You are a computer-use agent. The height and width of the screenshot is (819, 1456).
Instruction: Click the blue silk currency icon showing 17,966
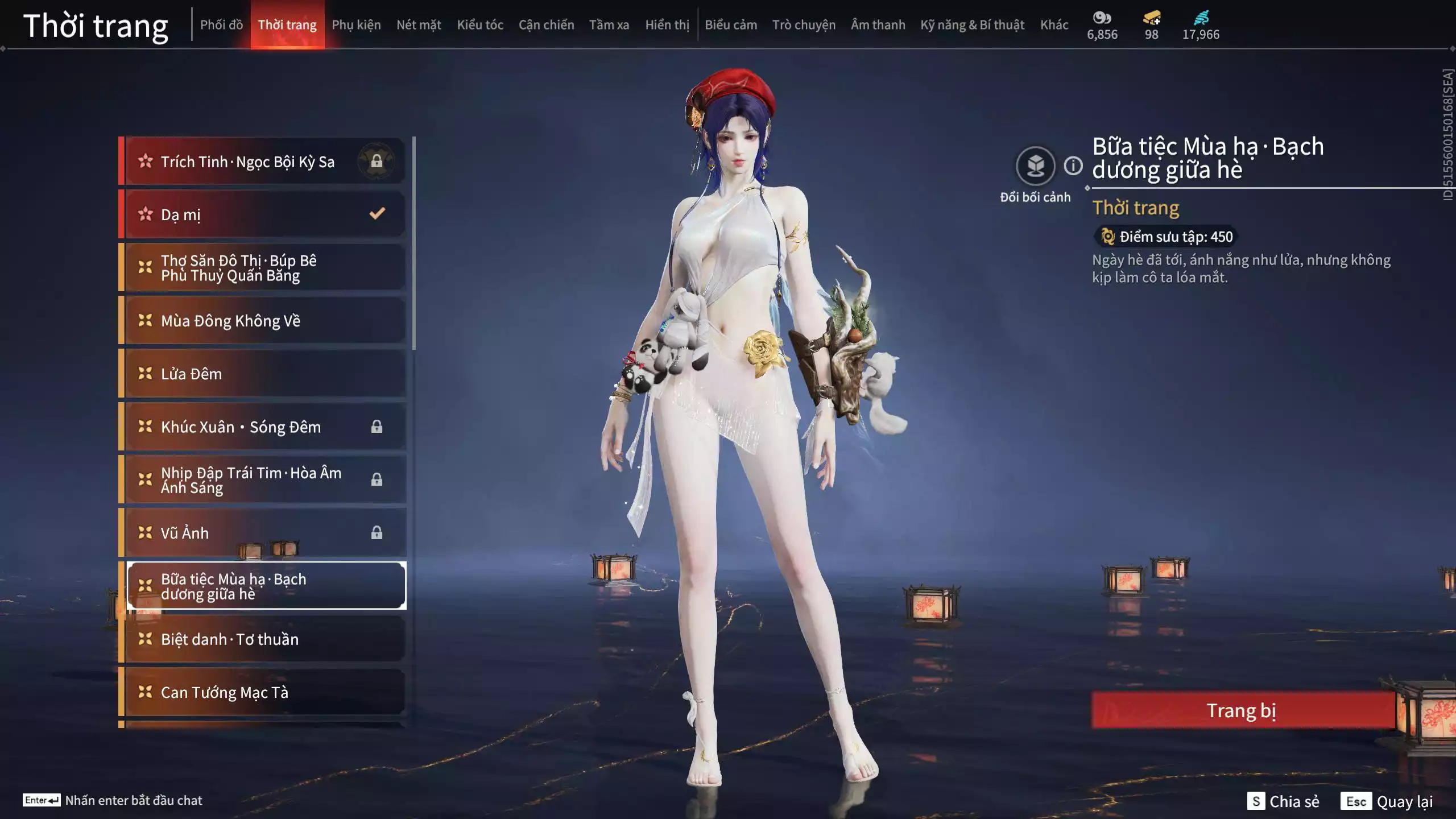pos(1200,18)
